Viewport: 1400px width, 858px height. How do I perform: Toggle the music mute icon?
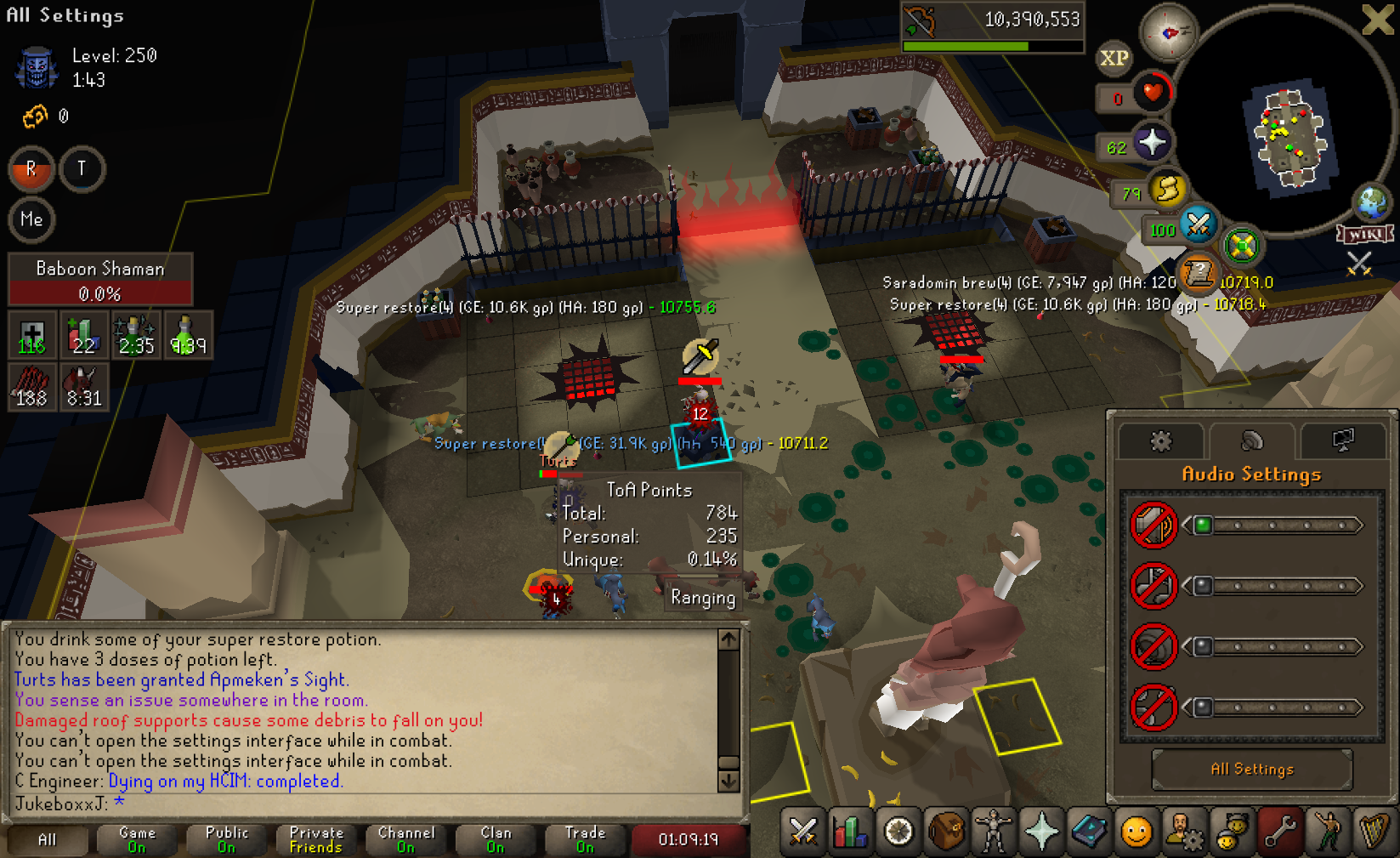[x=1153, y=586]
